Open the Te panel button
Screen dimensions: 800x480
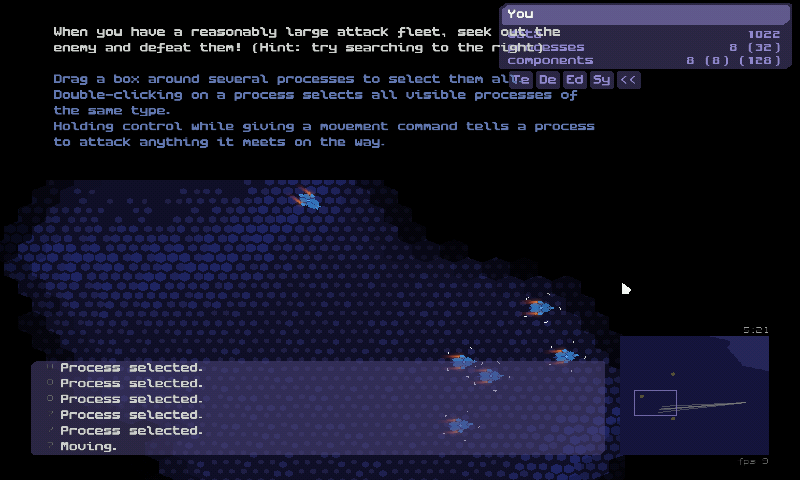coord(521,80)
